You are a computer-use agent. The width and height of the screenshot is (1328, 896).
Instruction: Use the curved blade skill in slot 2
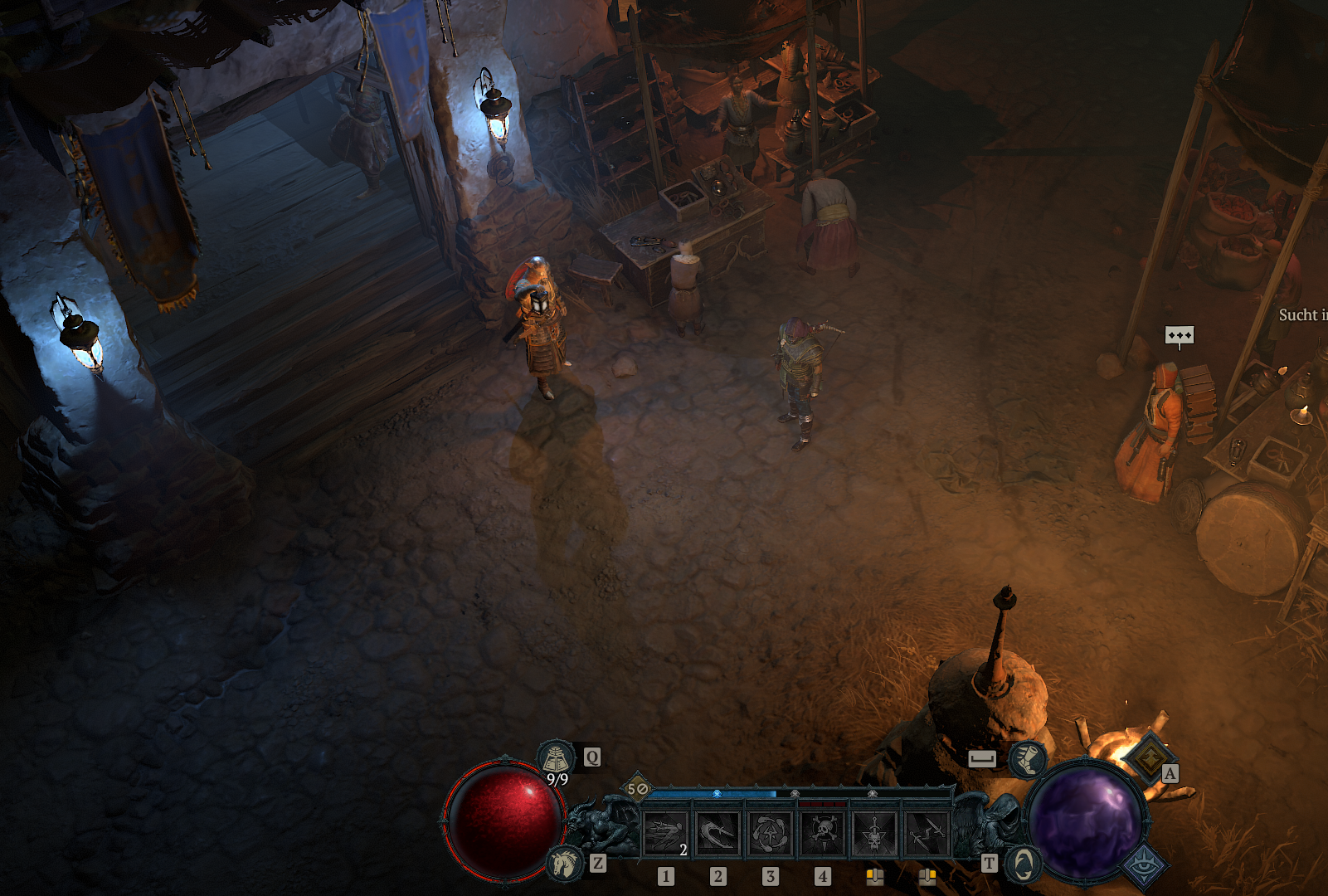tap(718, 832)
